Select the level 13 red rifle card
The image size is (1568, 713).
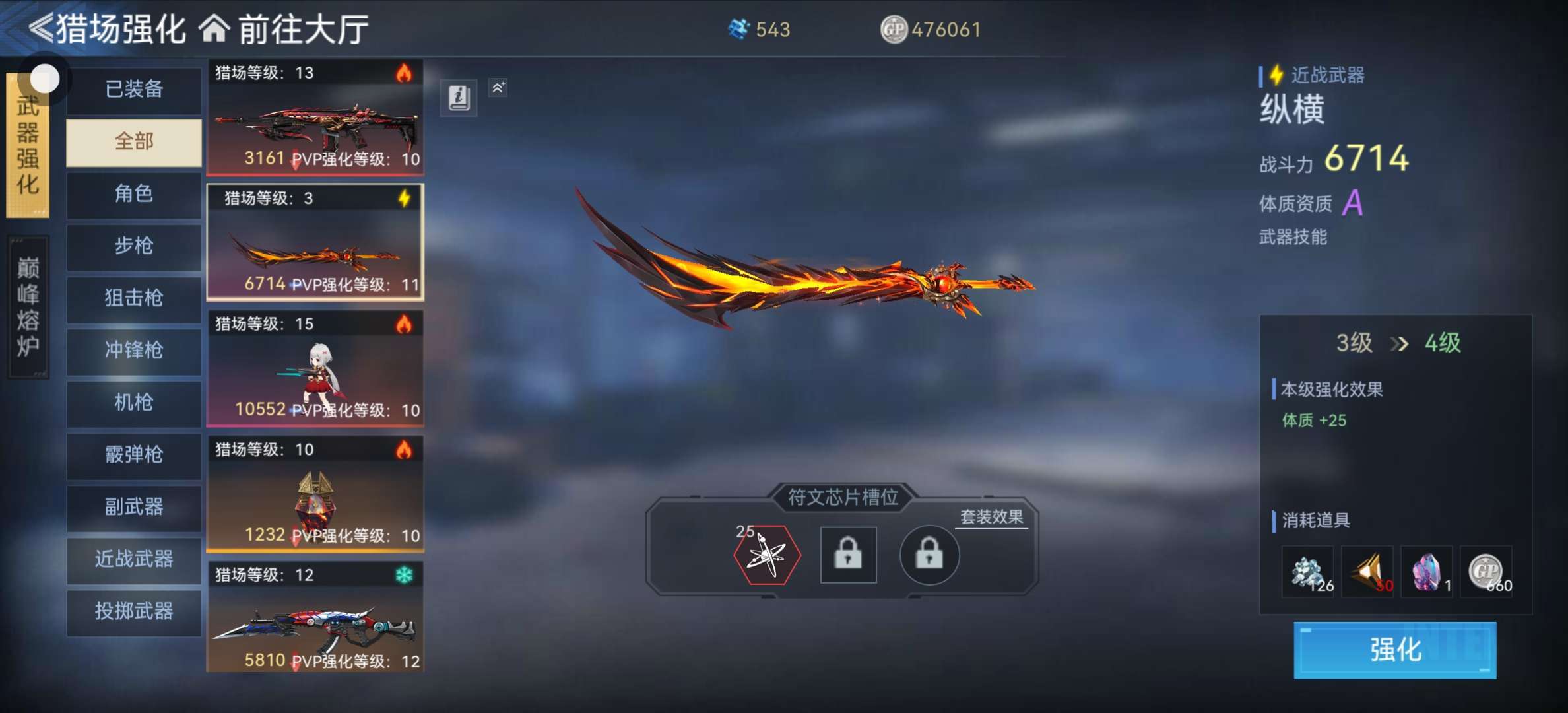(315, 118)
